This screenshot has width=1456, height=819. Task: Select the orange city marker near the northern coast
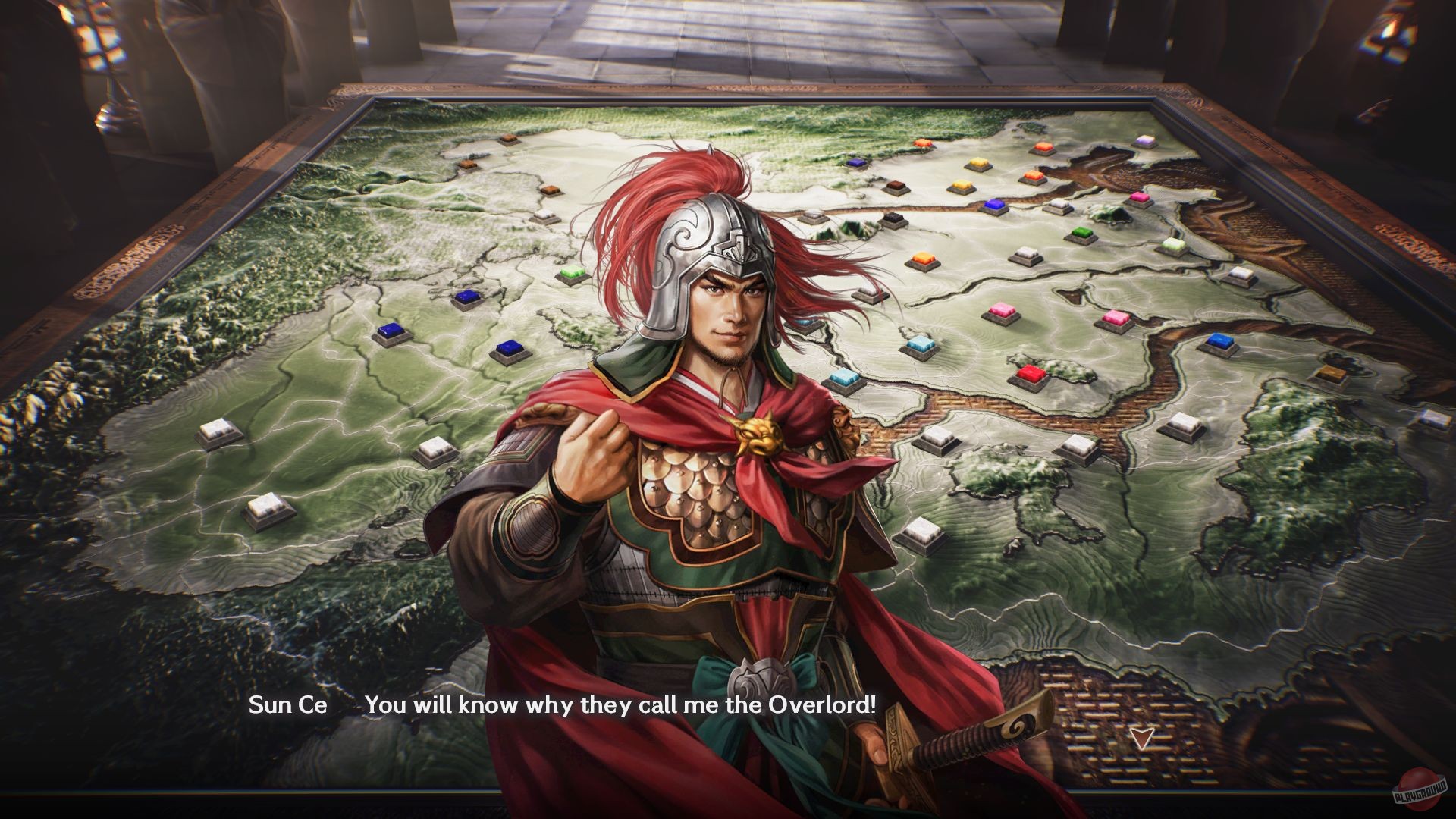pyautogui.click(x=923, y=142)
